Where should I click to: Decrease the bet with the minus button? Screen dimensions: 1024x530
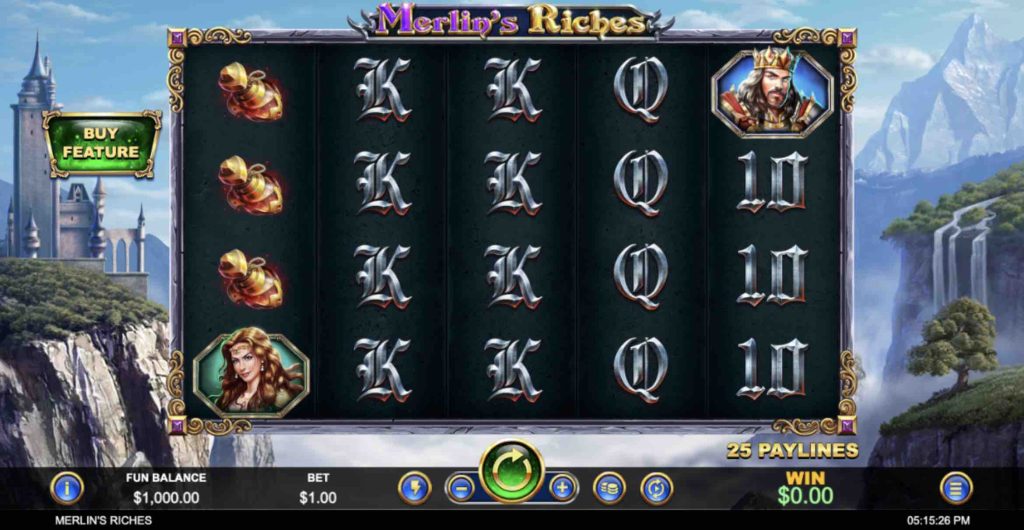point(461,488)
